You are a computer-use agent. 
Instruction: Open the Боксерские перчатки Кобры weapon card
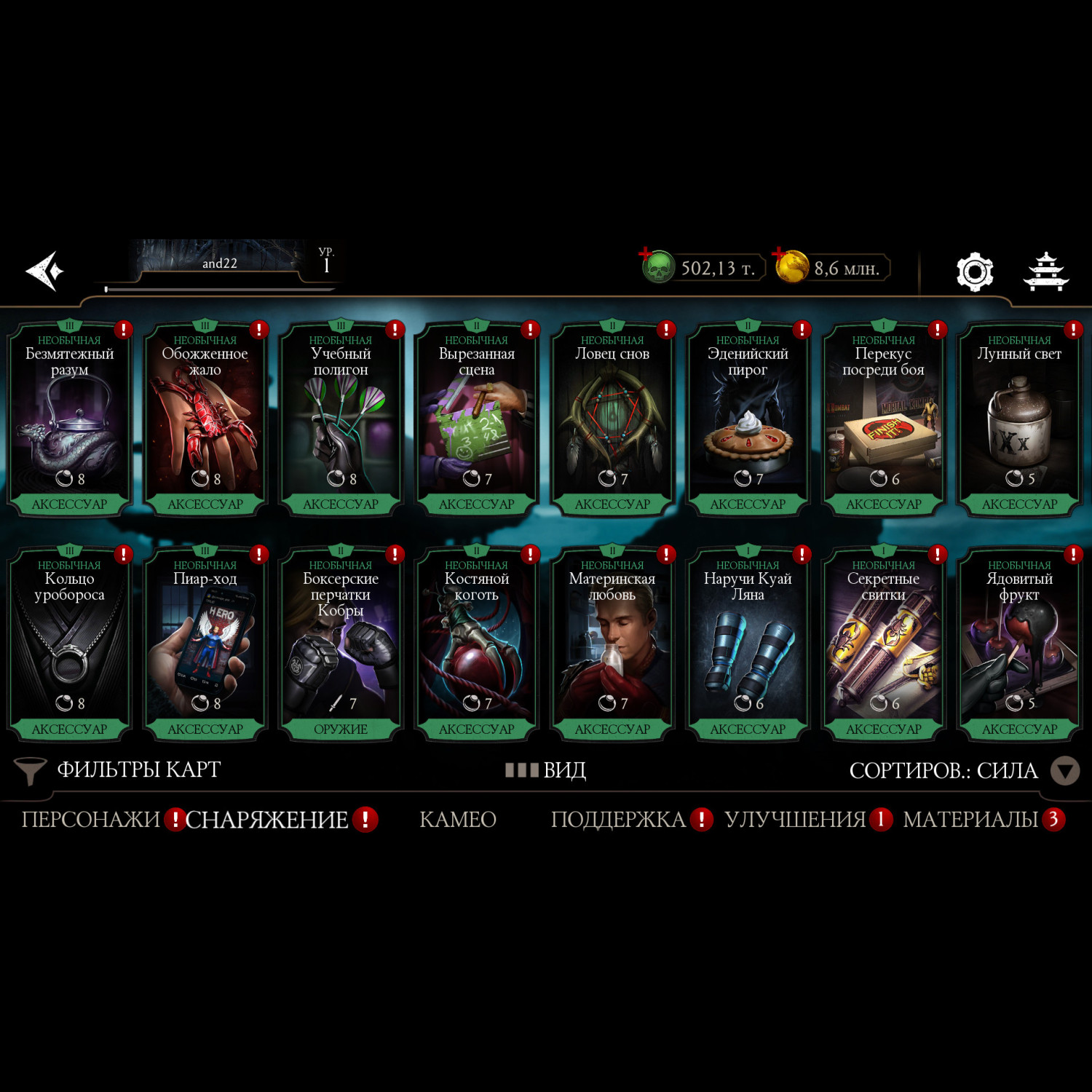[341, 645]
